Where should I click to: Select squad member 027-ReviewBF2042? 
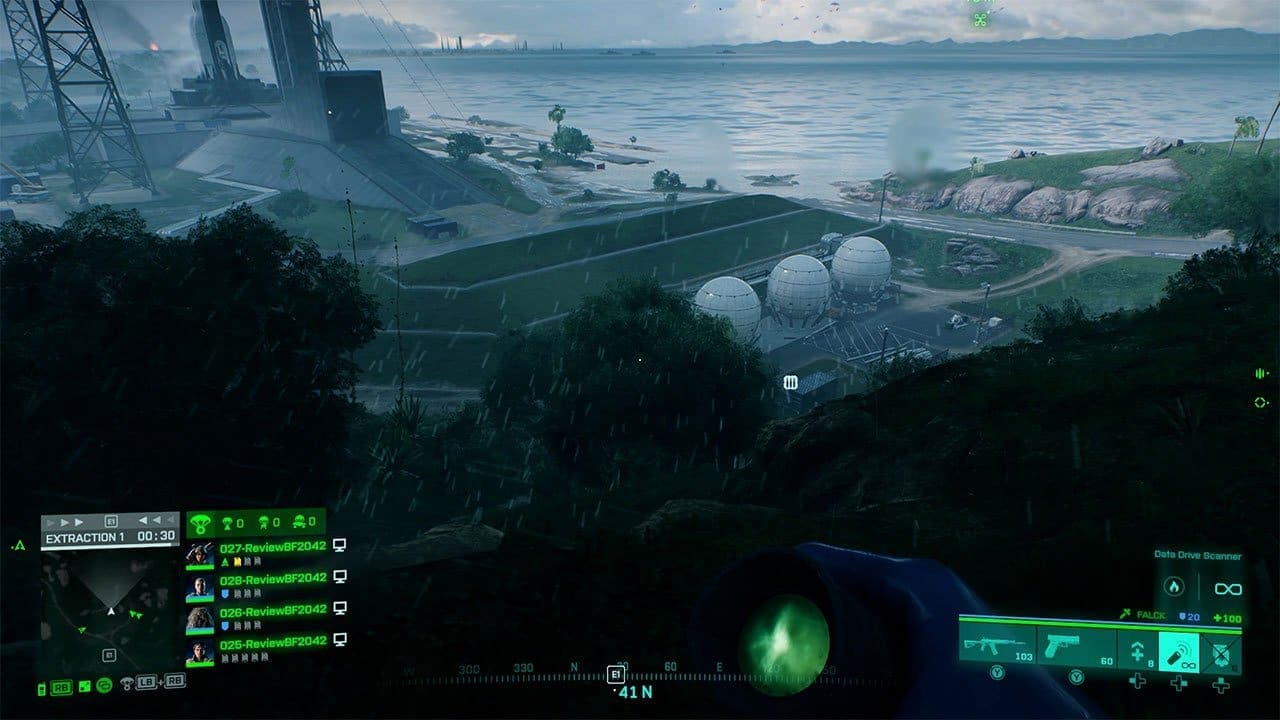[272, 548]
